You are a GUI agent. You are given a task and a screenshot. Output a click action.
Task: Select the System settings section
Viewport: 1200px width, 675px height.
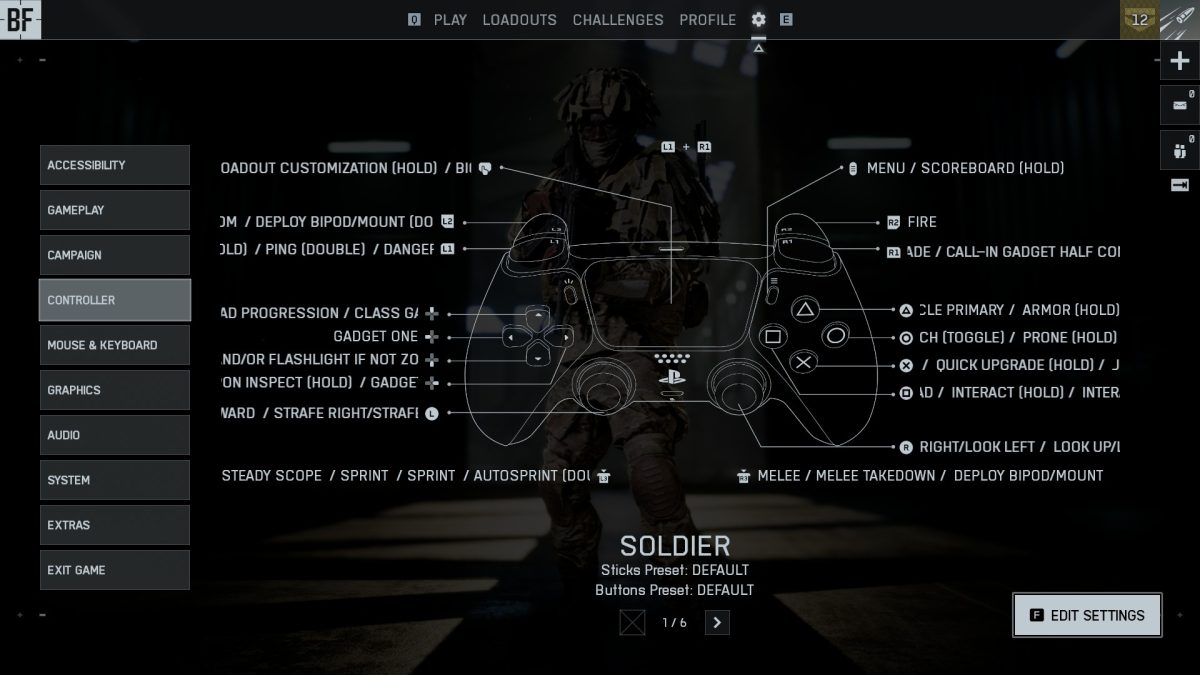point(114,480)
